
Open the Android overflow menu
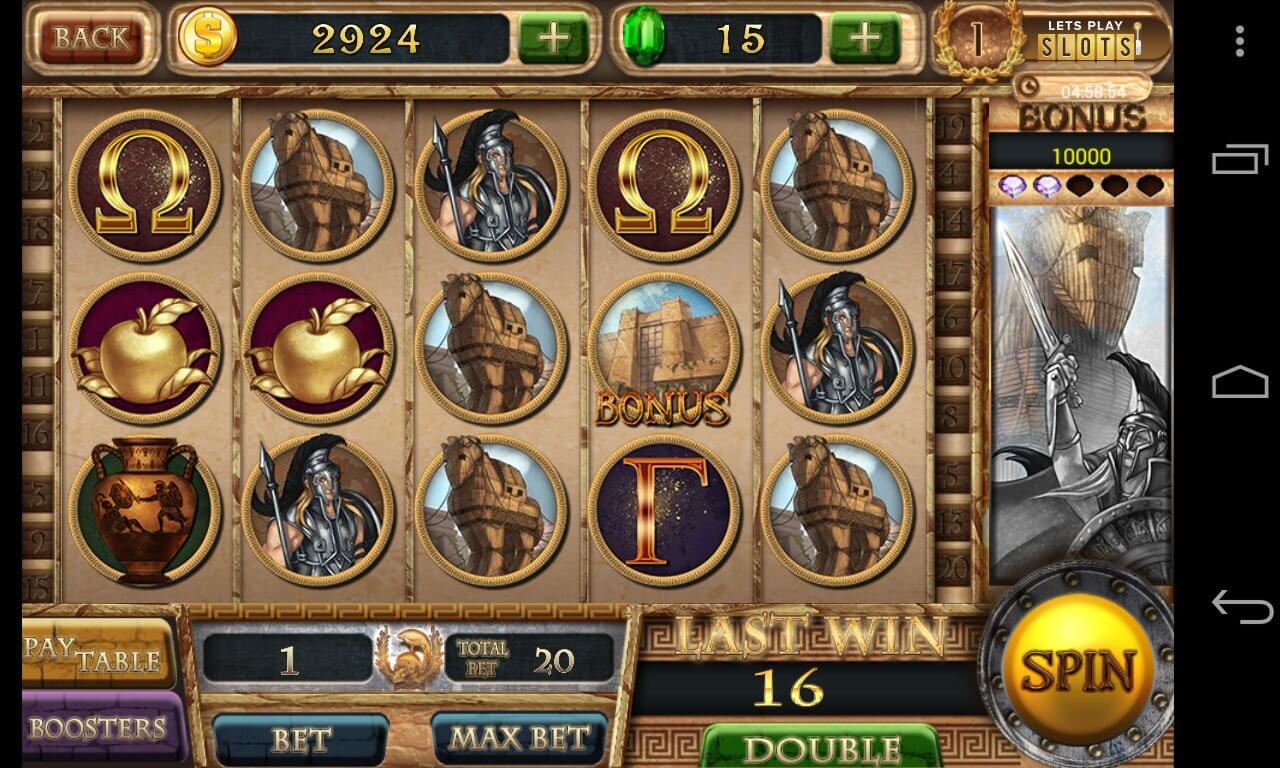(x=1239, y=40)
